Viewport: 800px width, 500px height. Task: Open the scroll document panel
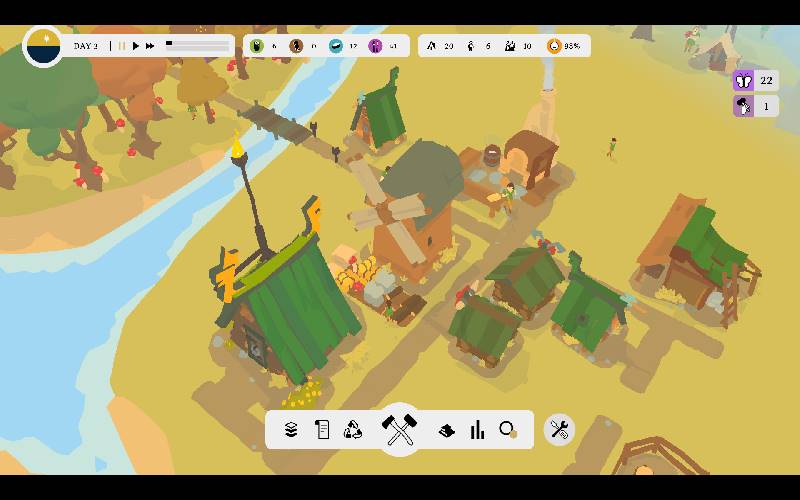[322, 430]
